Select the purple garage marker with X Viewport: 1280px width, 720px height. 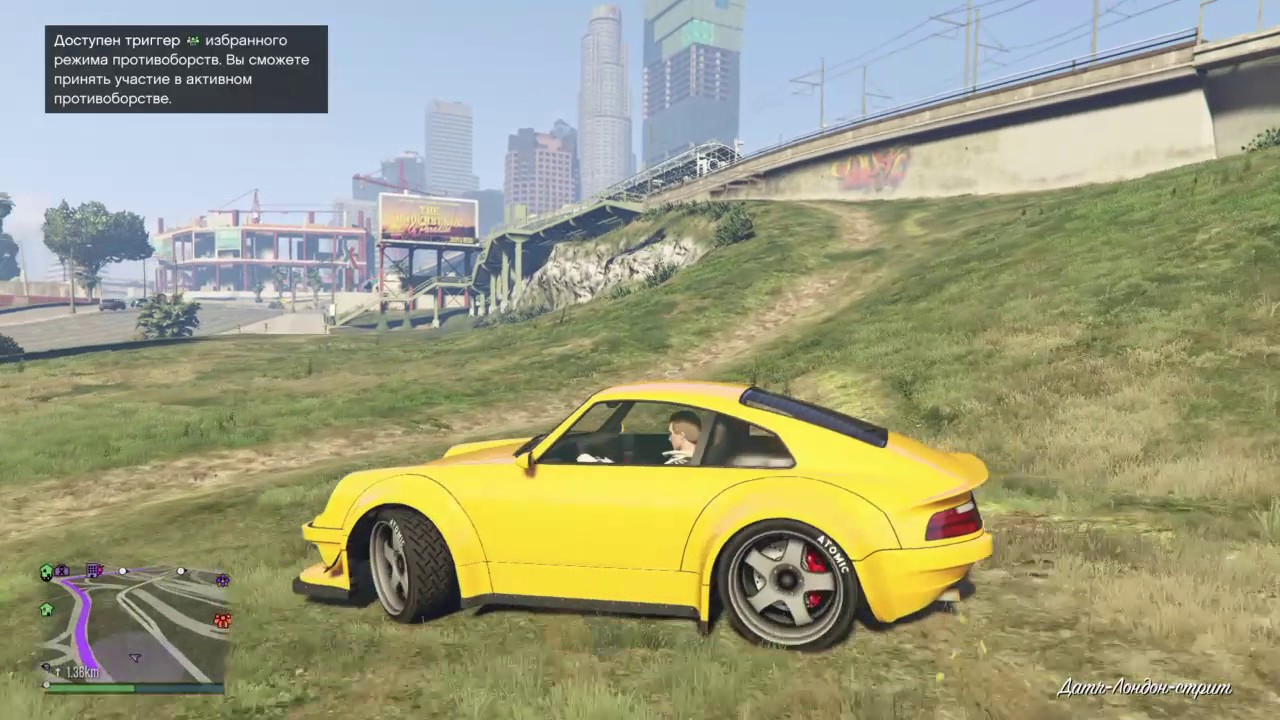tap(62, 570)
